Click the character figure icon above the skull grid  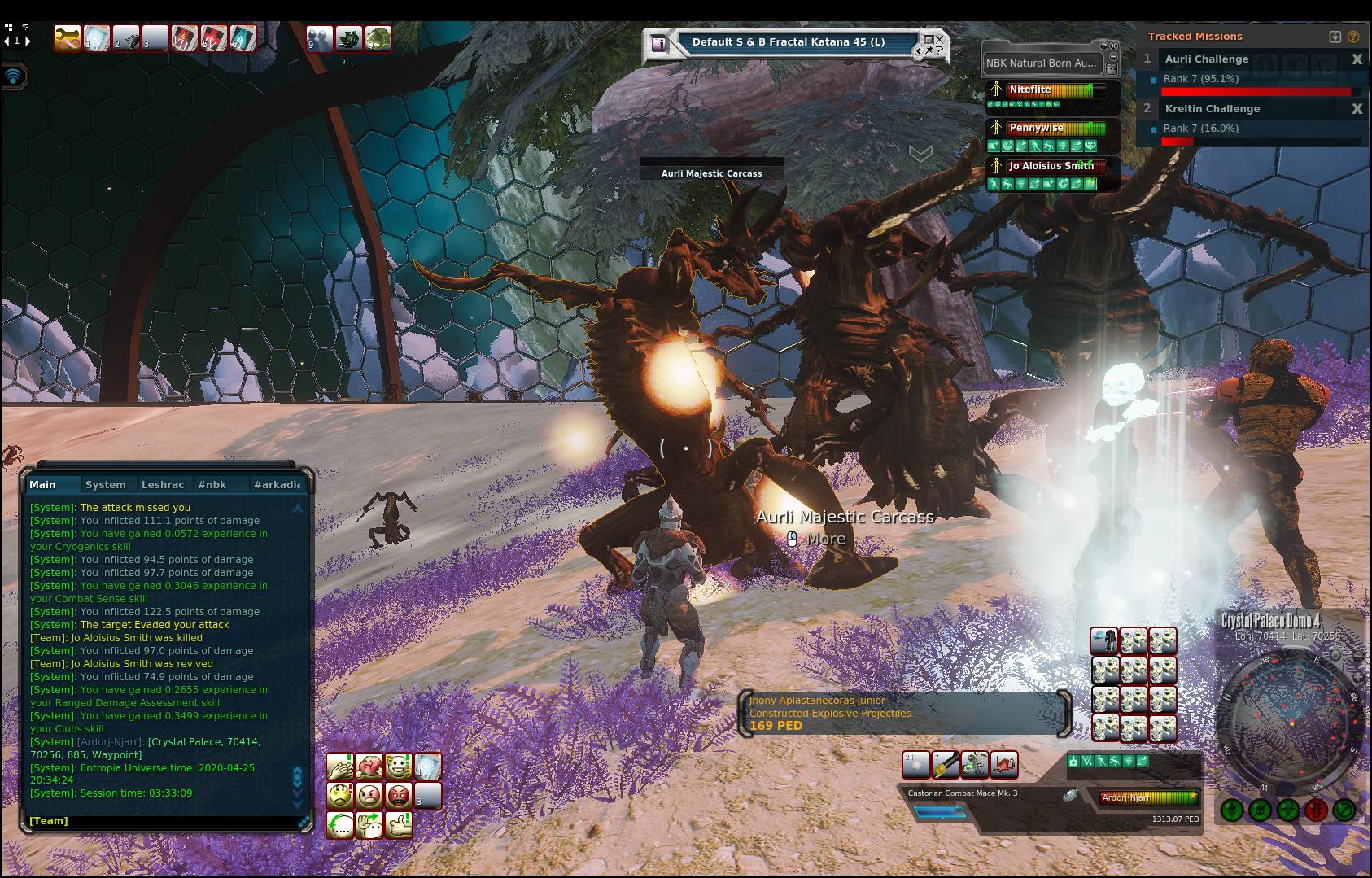point(1104,641)
